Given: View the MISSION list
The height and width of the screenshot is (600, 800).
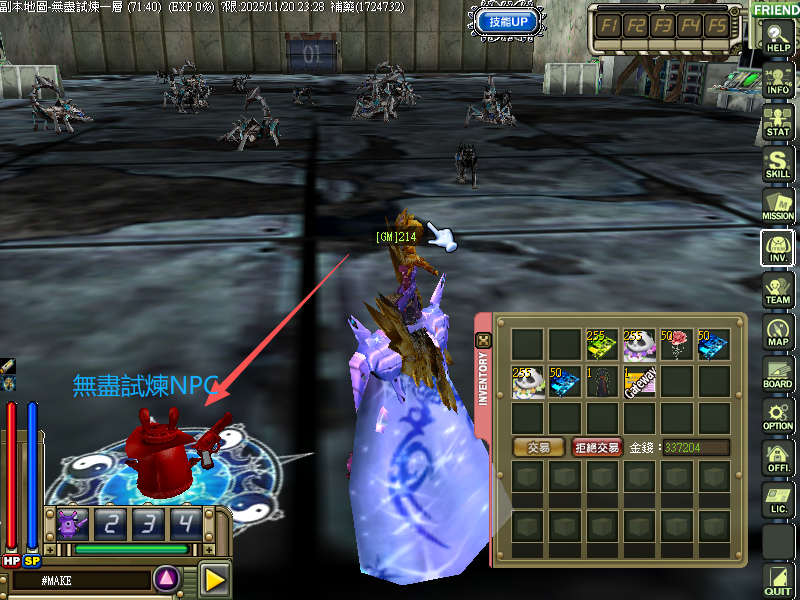Looking at the screenshot, I should [778, 205].
